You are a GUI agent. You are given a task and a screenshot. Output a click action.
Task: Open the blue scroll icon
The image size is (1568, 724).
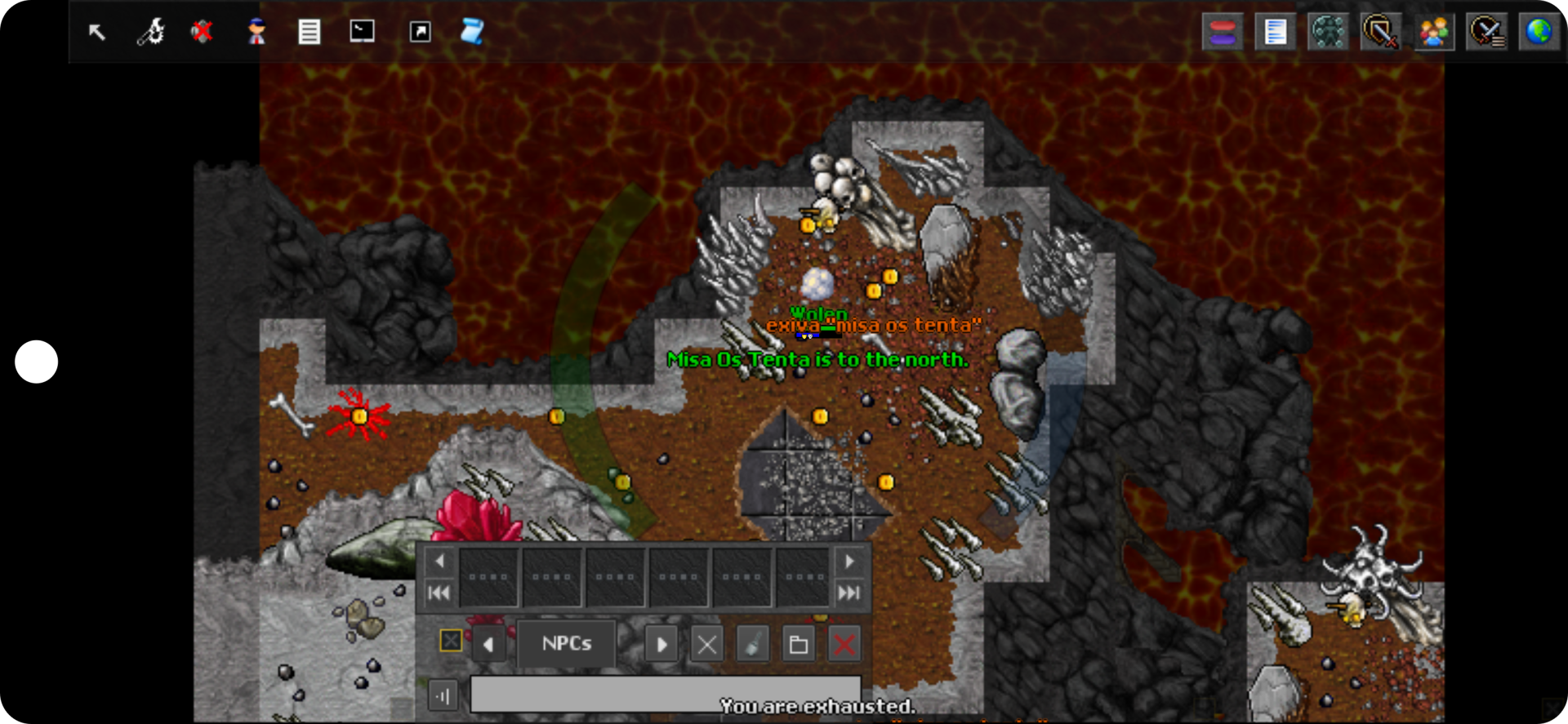point(472,32)
